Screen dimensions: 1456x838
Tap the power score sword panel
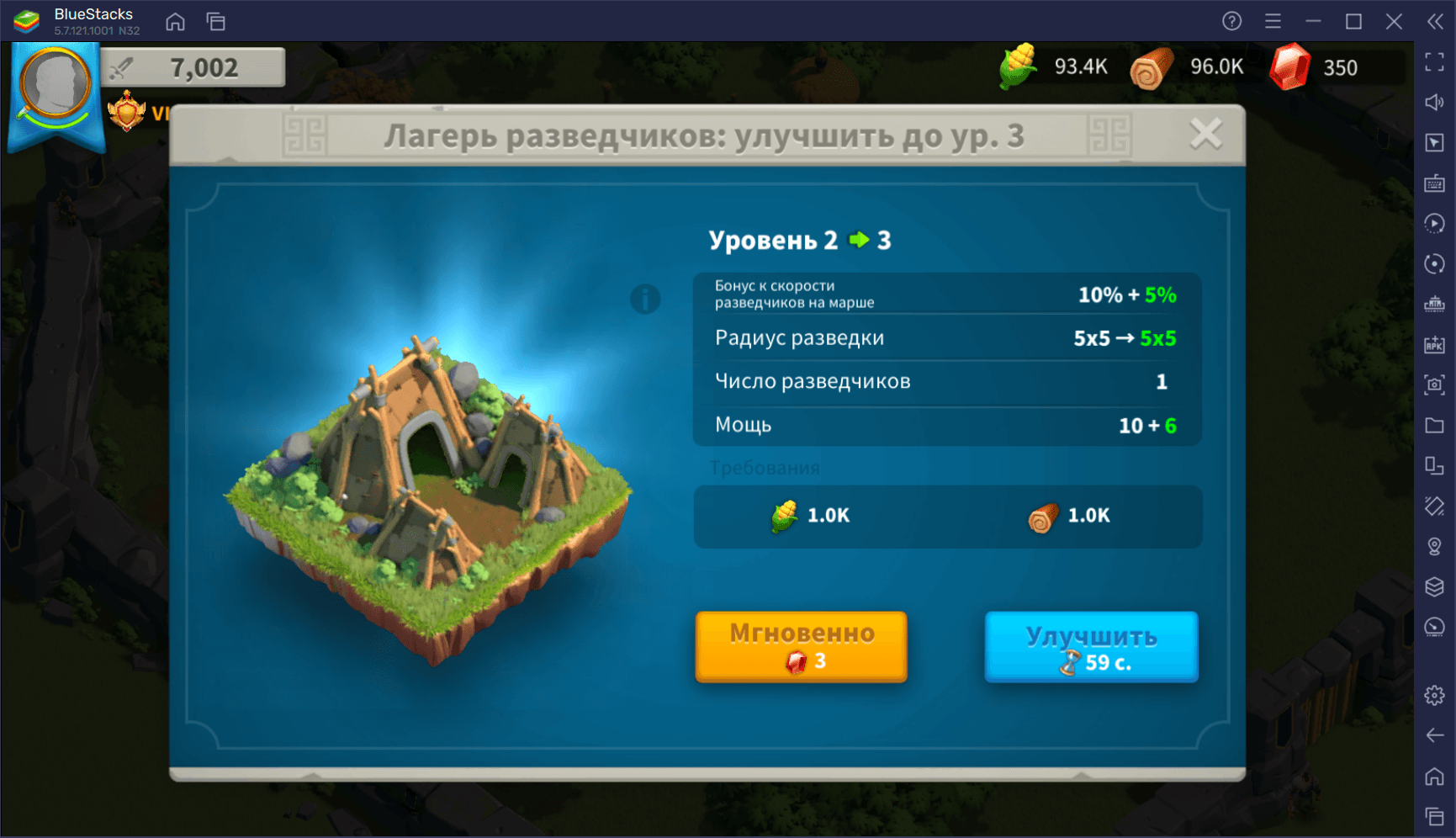coord(193,67)
